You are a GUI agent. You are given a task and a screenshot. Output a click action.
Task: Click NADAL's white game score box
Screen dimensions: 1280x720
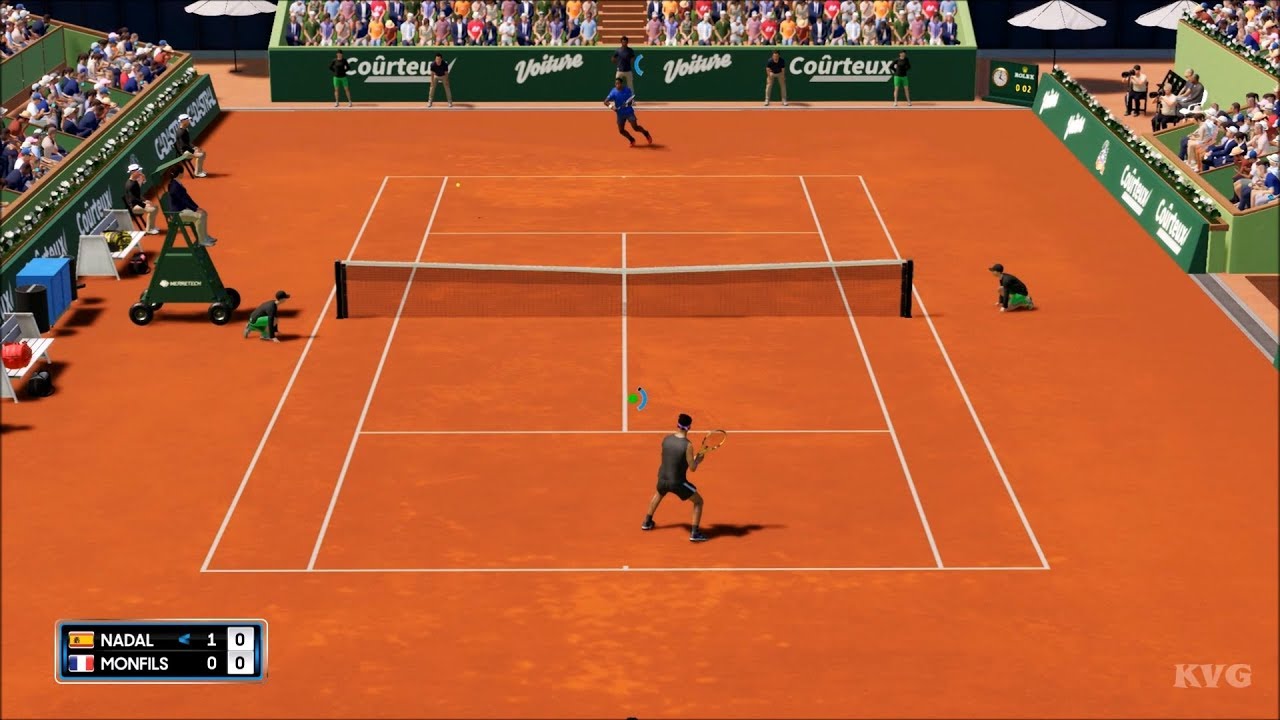pyautogui.click(x=240, y=640)
